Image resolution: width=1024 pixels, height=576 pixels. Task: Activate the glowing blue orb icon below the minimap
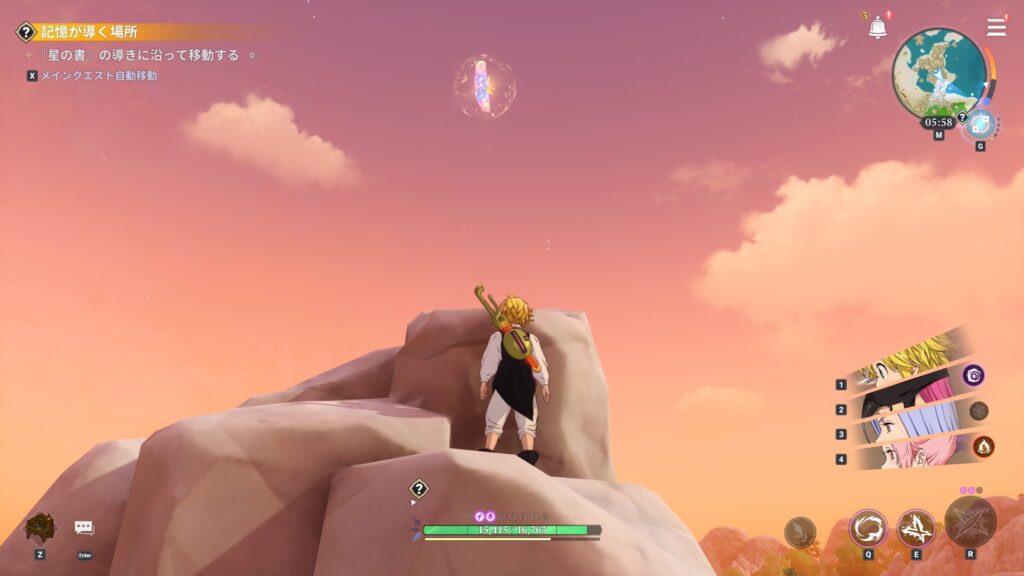coord(980,124)
